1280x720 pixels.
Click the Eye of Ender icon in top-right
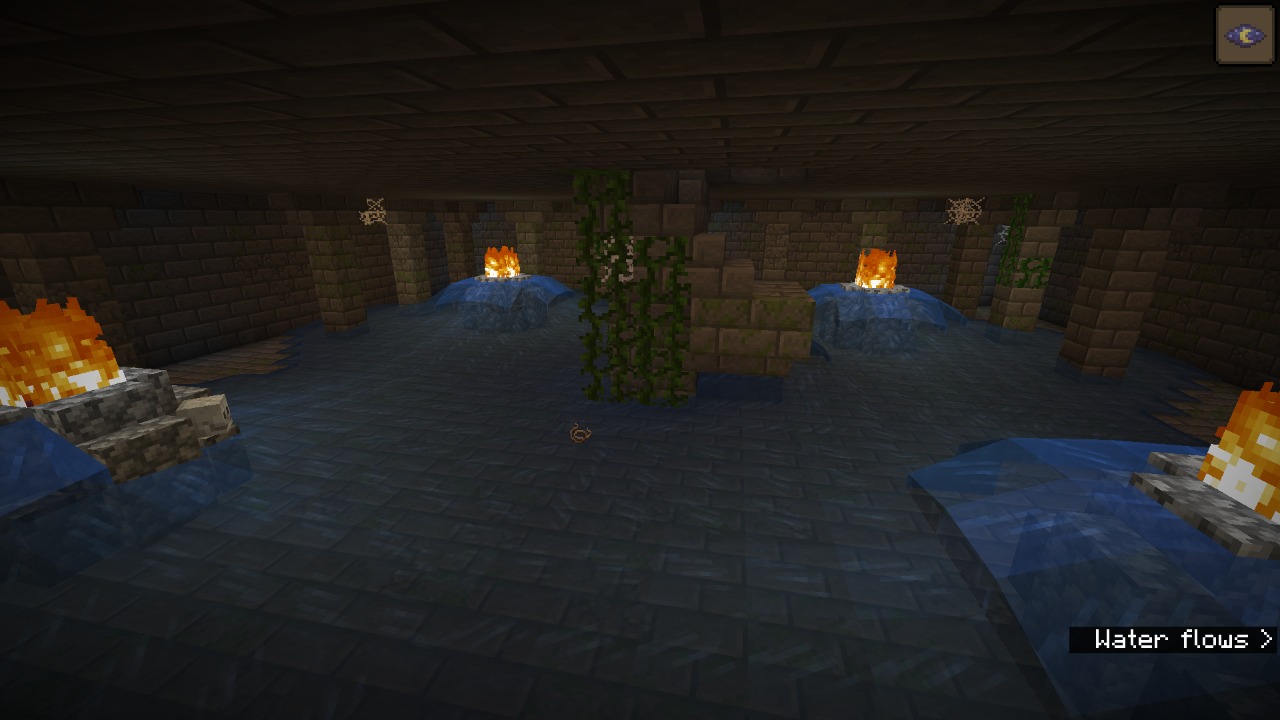point(1243,33)
